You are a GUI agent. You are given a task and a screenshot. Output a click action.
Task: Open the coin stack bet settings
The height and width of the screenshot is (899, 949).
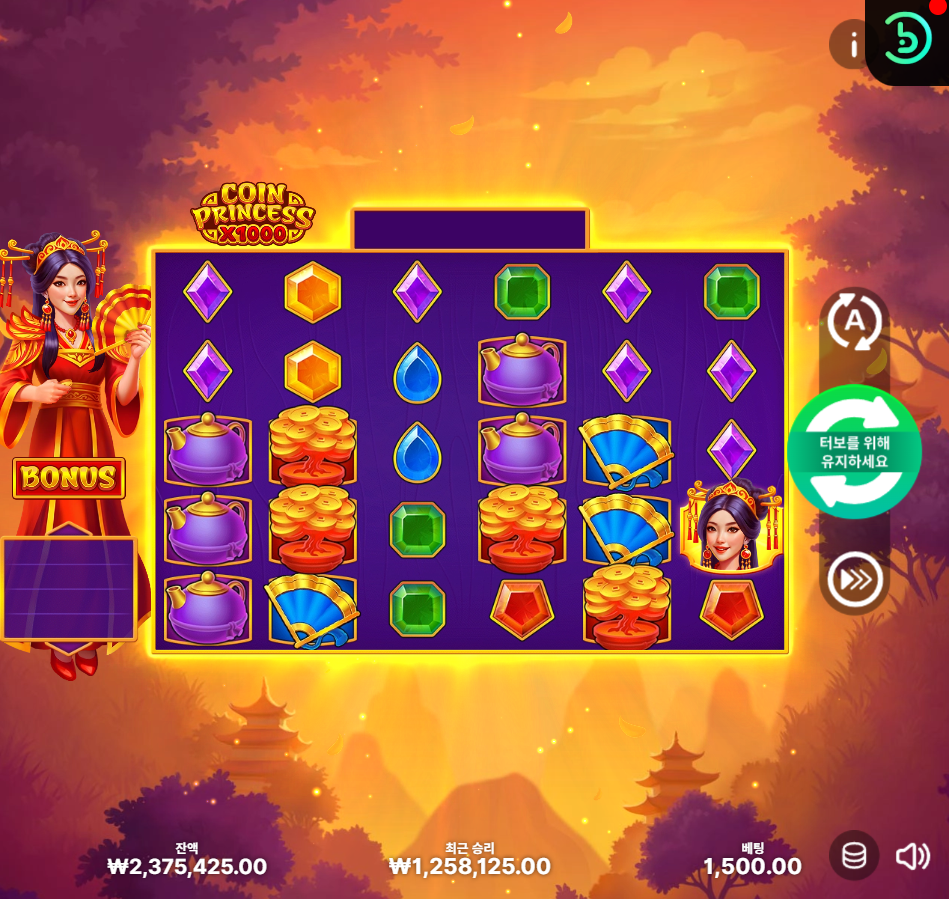coord(854,856)
